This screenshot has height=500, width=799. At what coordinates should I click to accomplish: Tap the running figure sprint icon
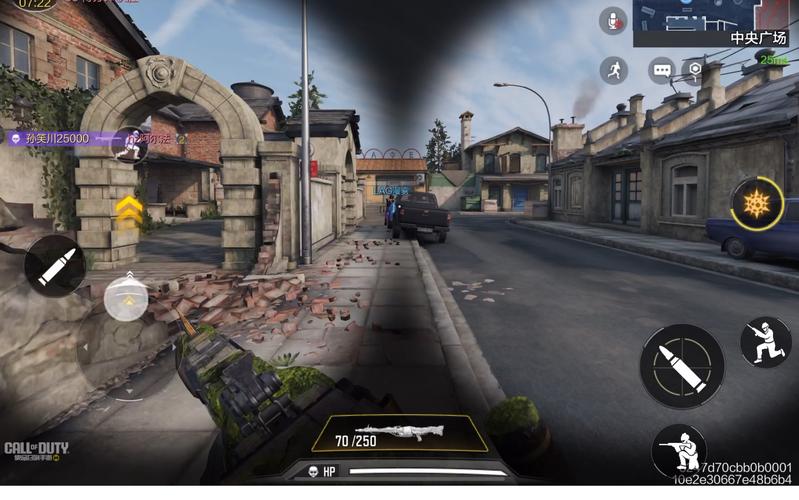click(x=614, y=69)
